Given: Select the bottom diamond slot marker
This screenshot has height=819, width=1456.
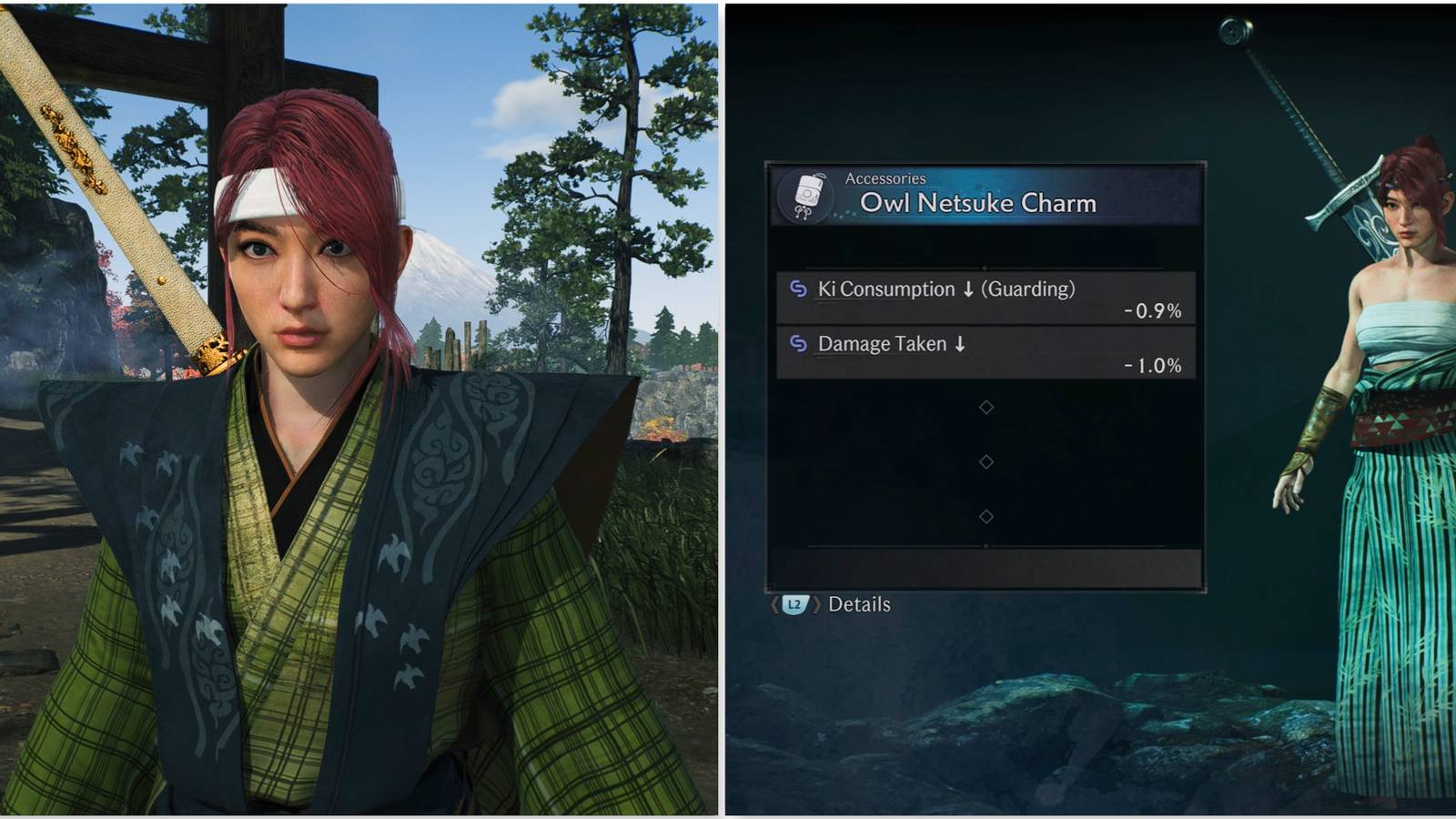Looking at the screenshot, I should 986,517.
